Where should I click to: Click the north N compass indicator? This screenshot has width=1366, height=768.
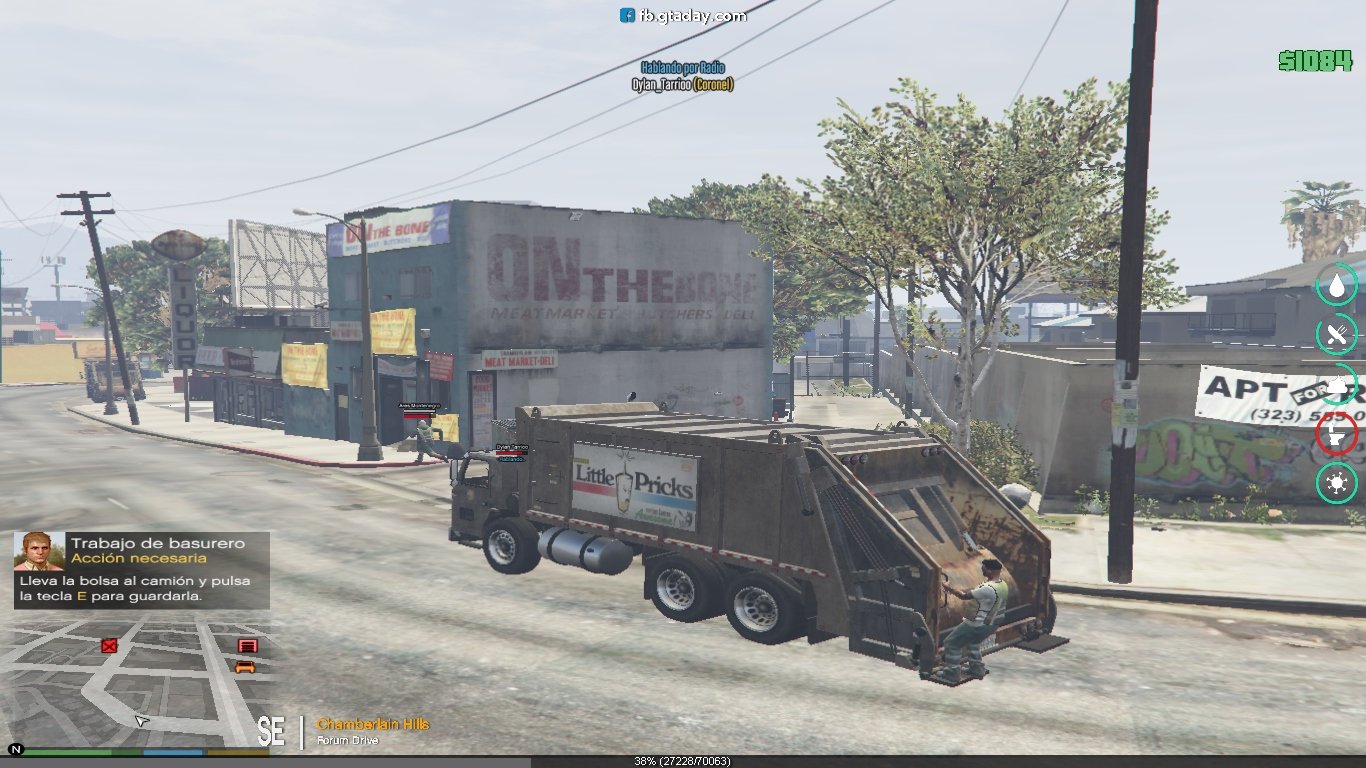coord(16,748)
